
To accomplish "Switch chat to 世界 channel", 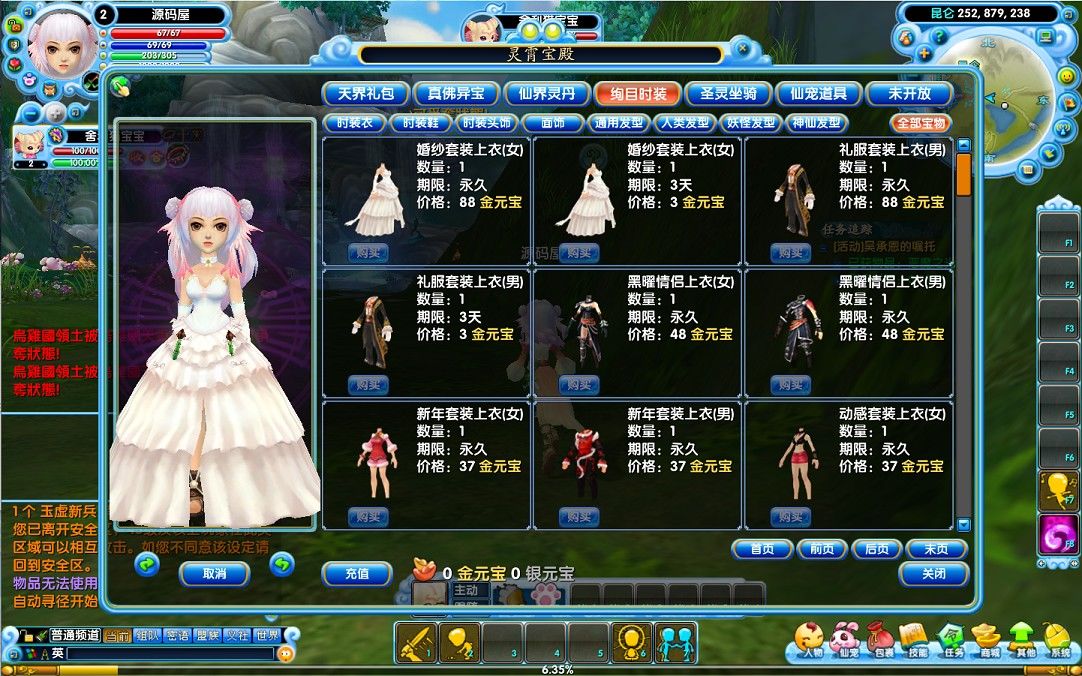I will pos(267,635).
